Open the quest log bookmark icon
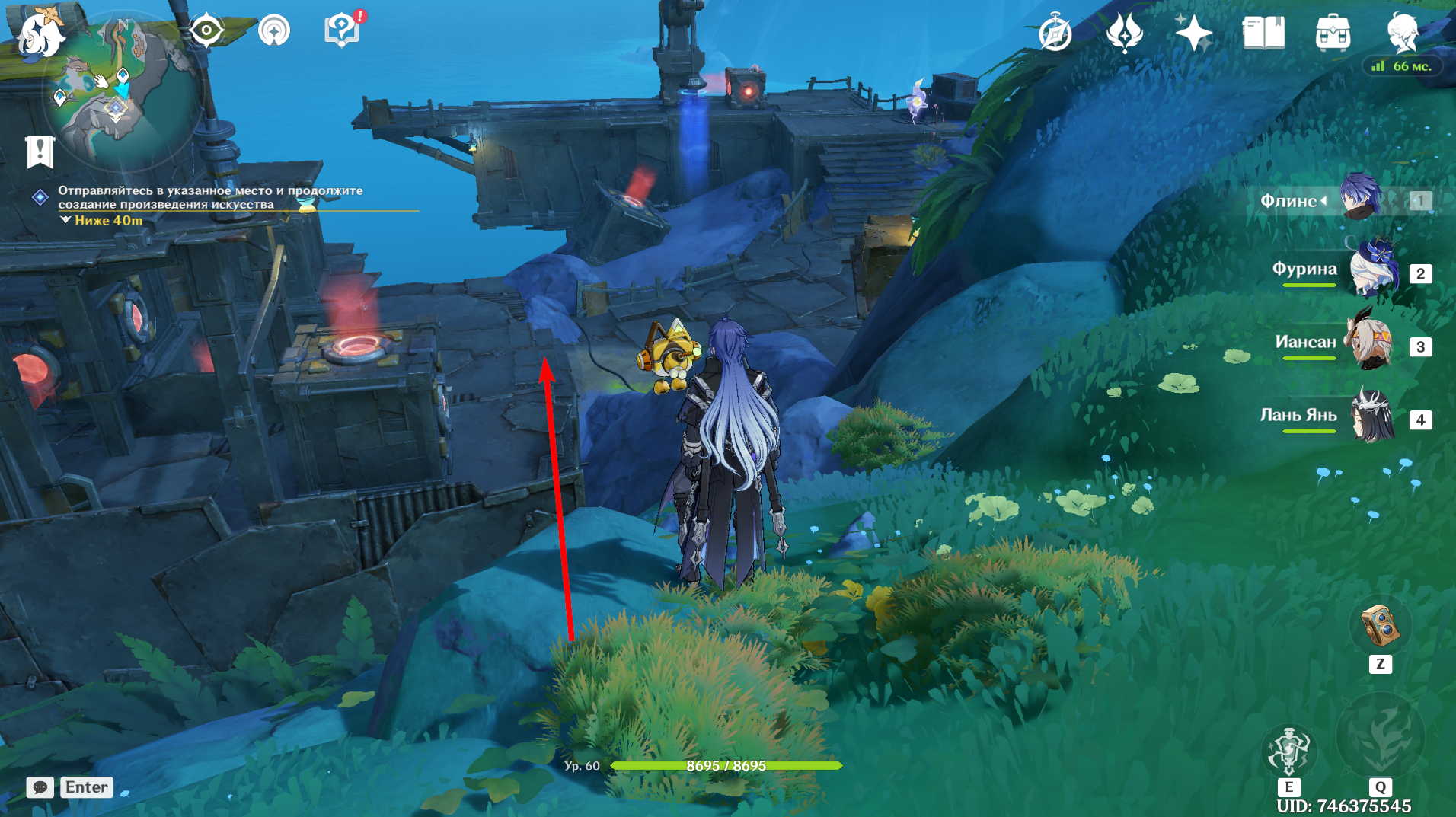 [x=40, y=152]
